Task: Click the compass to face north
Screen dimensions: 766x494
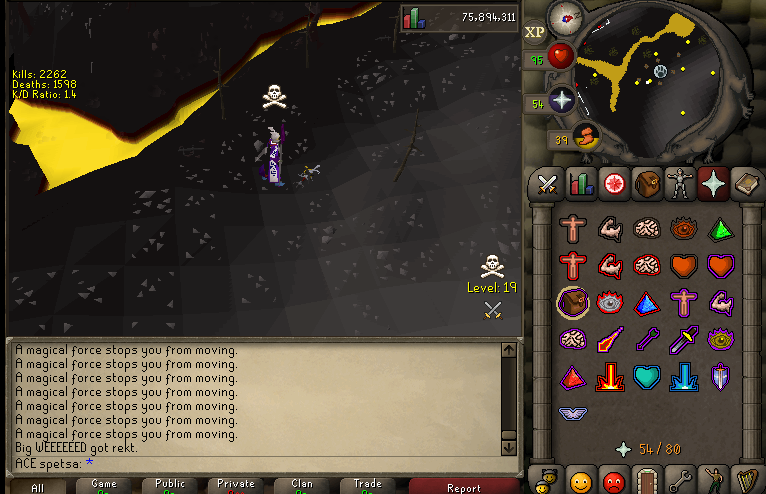Action: click(568, 15)
